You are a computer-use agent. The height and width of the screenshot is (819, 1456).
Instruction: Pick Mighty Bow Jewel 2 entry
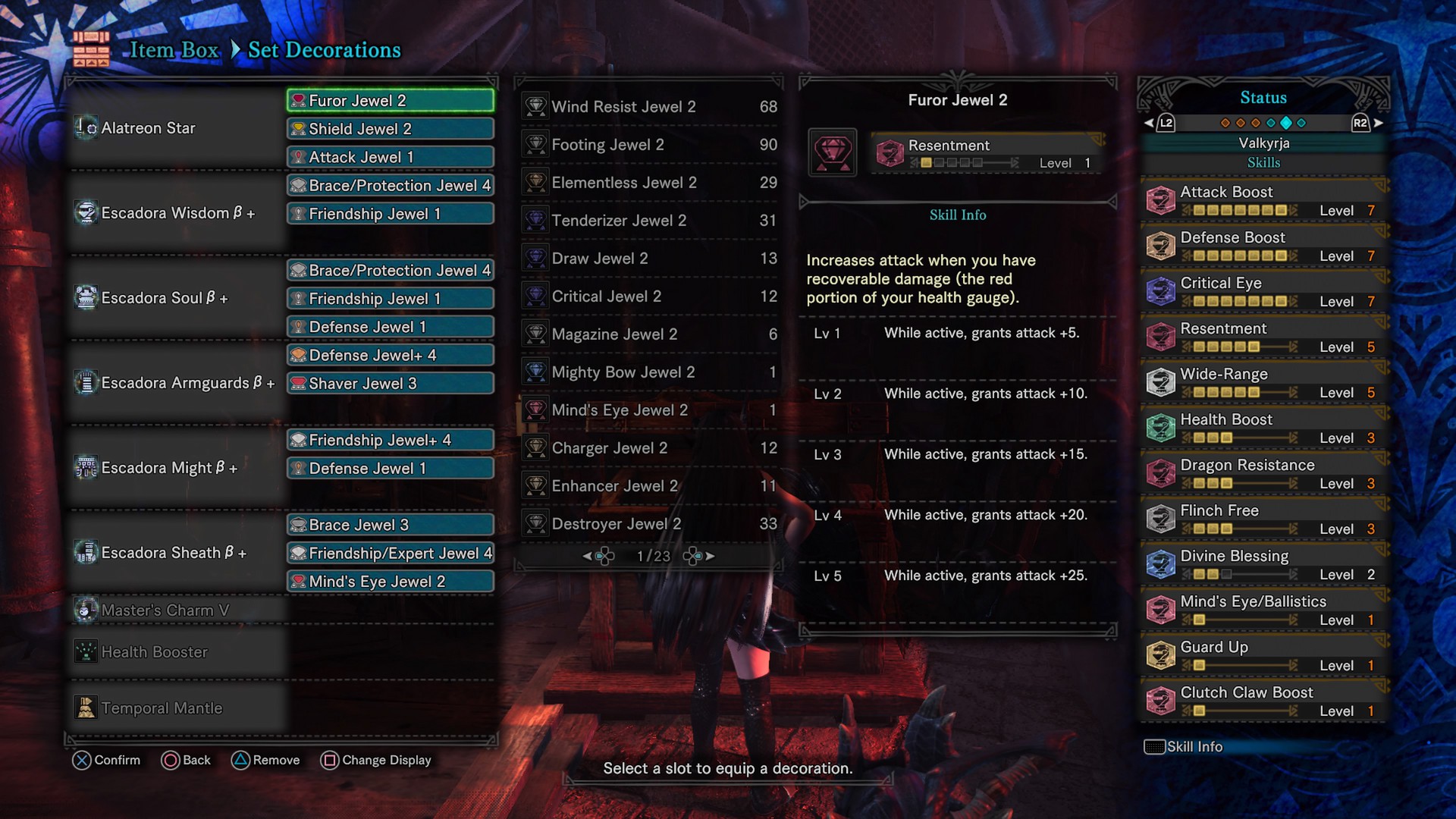coord(649,372)
